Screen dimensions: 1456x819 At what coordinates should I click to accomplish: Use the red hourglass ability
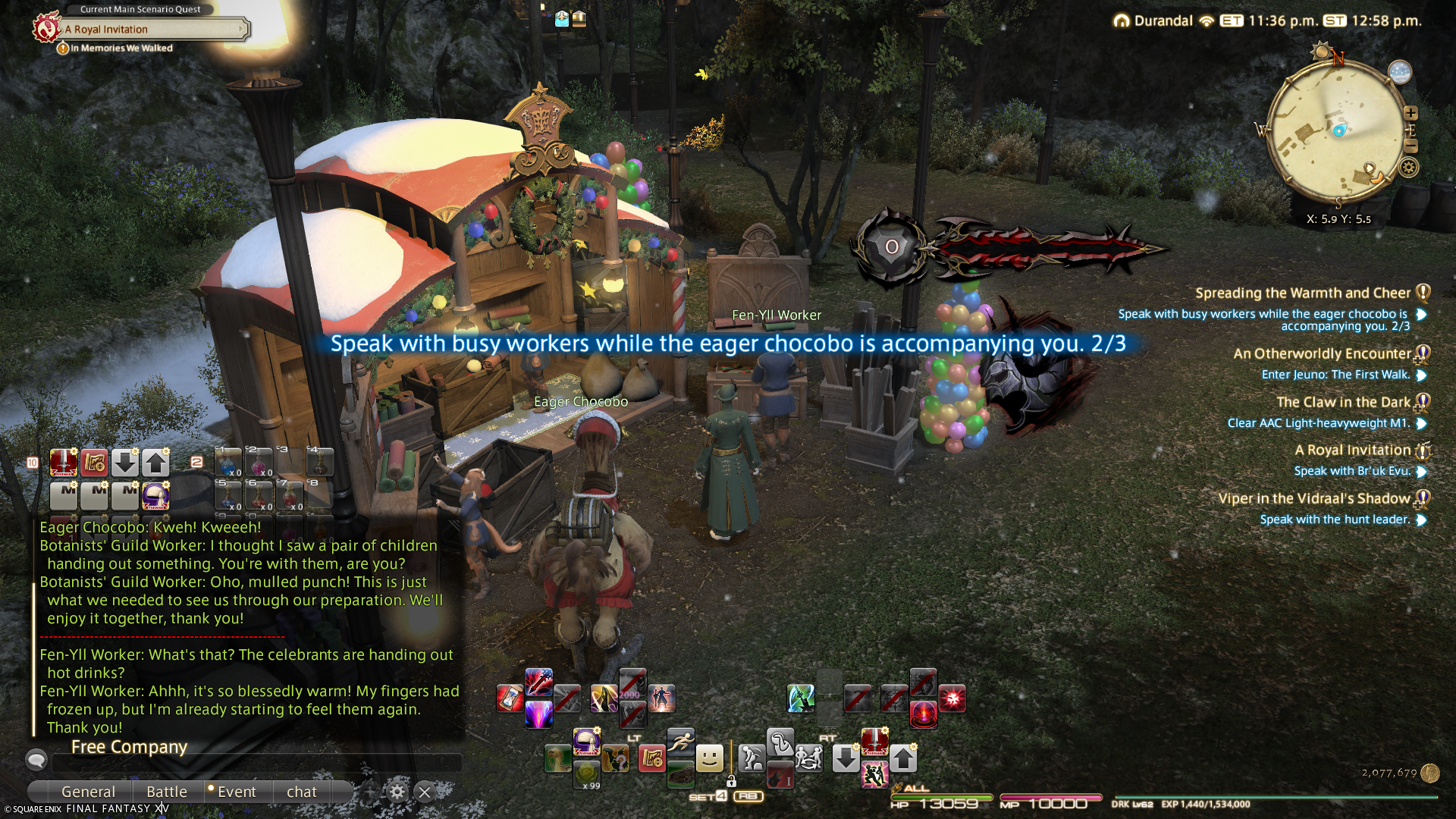click(510, 698)
